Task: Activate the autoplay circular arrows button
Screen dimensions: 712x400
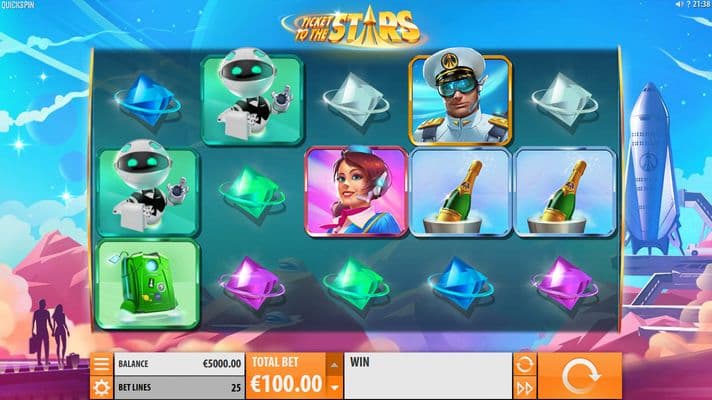Action: (x=524, y=364)
